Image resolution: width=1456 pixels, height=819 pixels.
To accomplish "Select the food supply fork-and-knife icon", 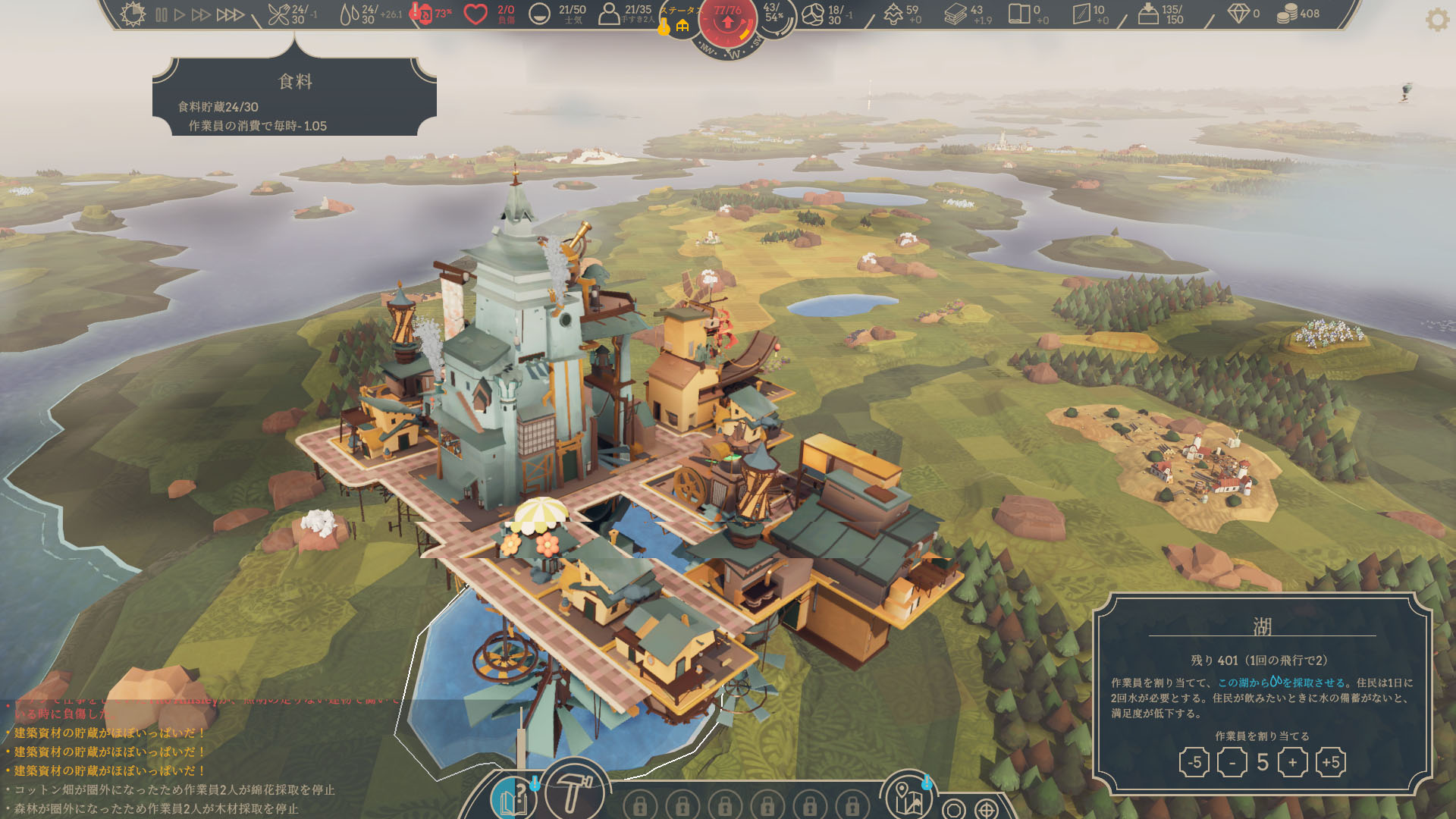I will [279, 14].
